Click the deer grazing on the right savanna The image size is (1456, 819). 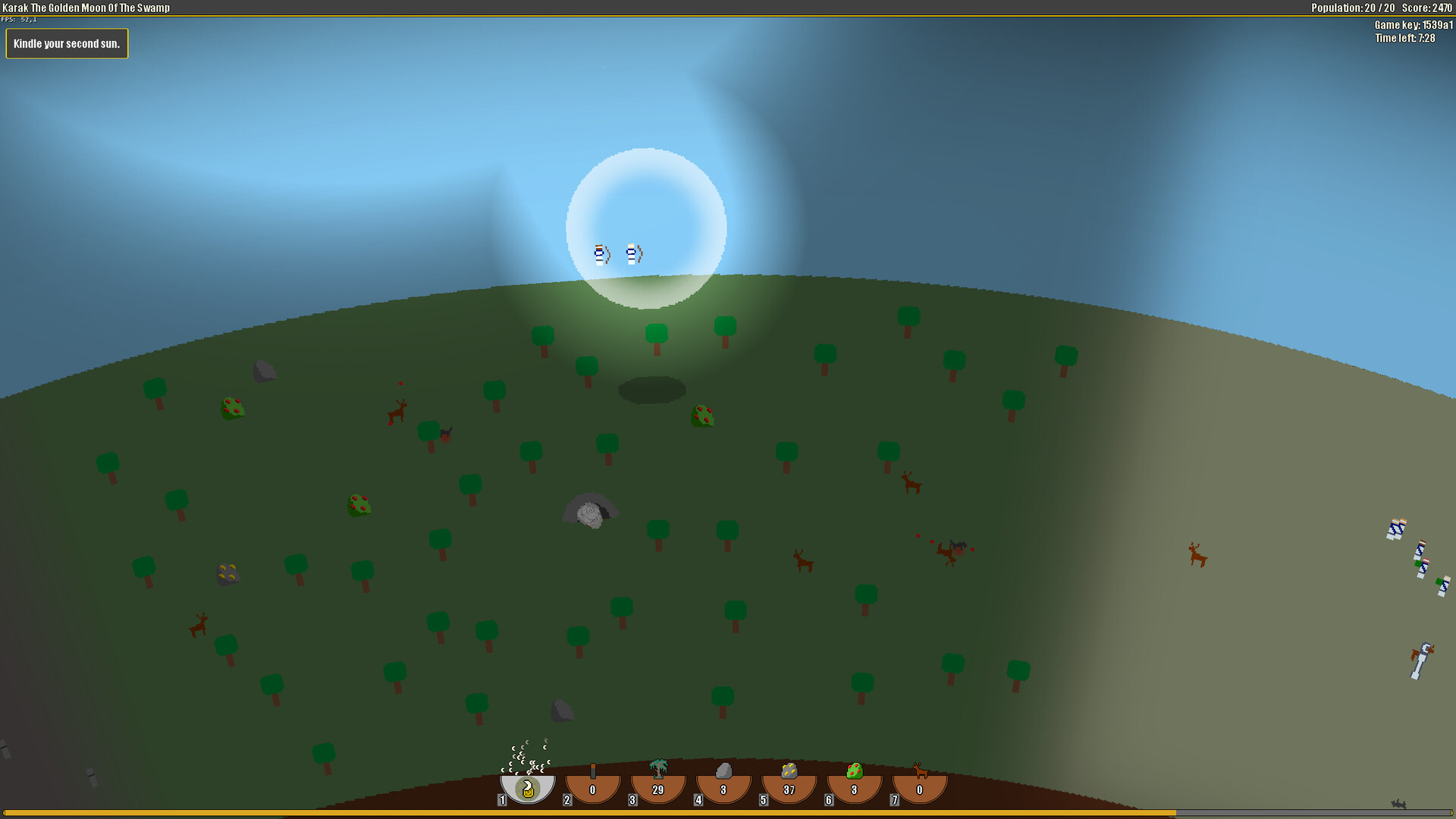tap(1197, 555)
